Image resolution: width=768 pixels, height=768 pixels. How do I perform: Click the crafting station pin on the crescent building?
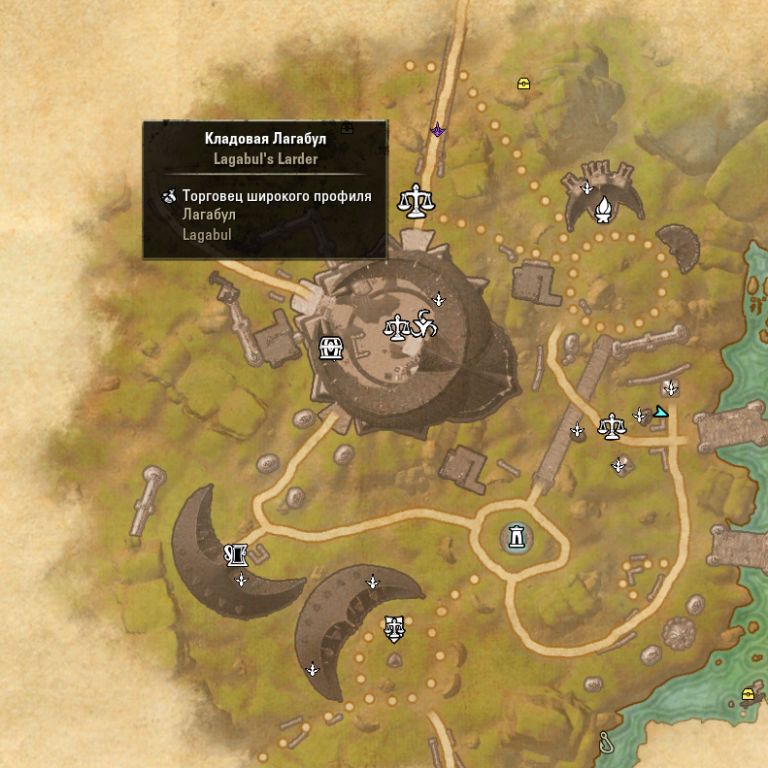(x=236, y=553)
